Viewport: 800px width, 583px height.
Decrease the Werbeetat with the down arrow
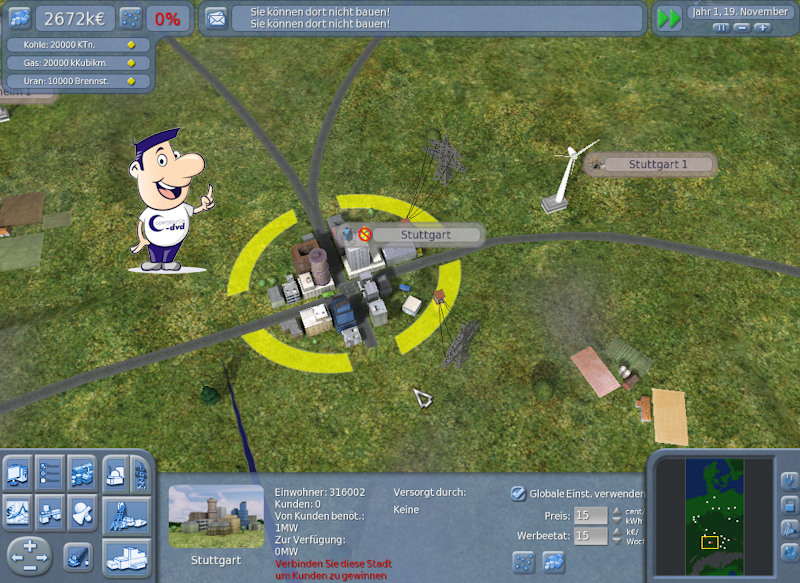(x=615, y=542)
